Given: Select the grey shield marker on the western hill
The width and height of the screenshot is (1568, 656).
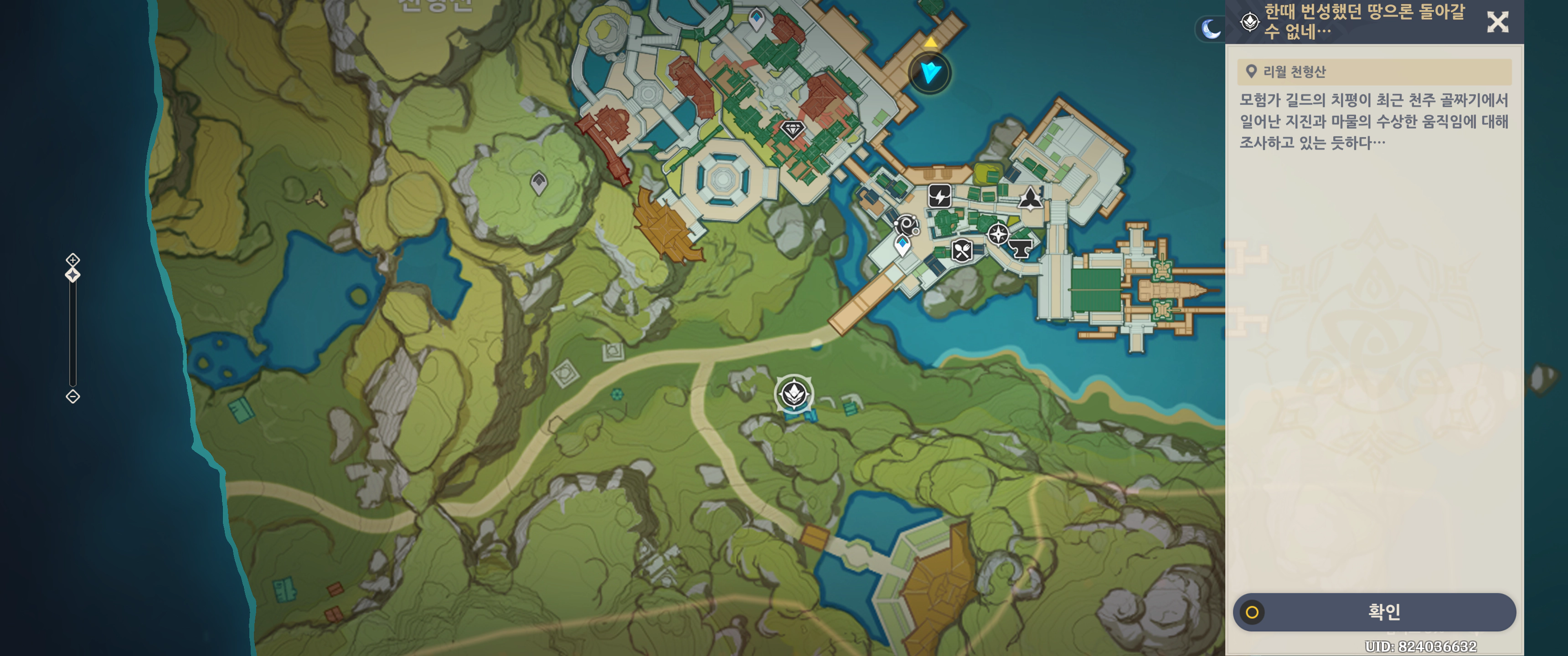Looking at the screenshot, I should [x=539, y=183].
